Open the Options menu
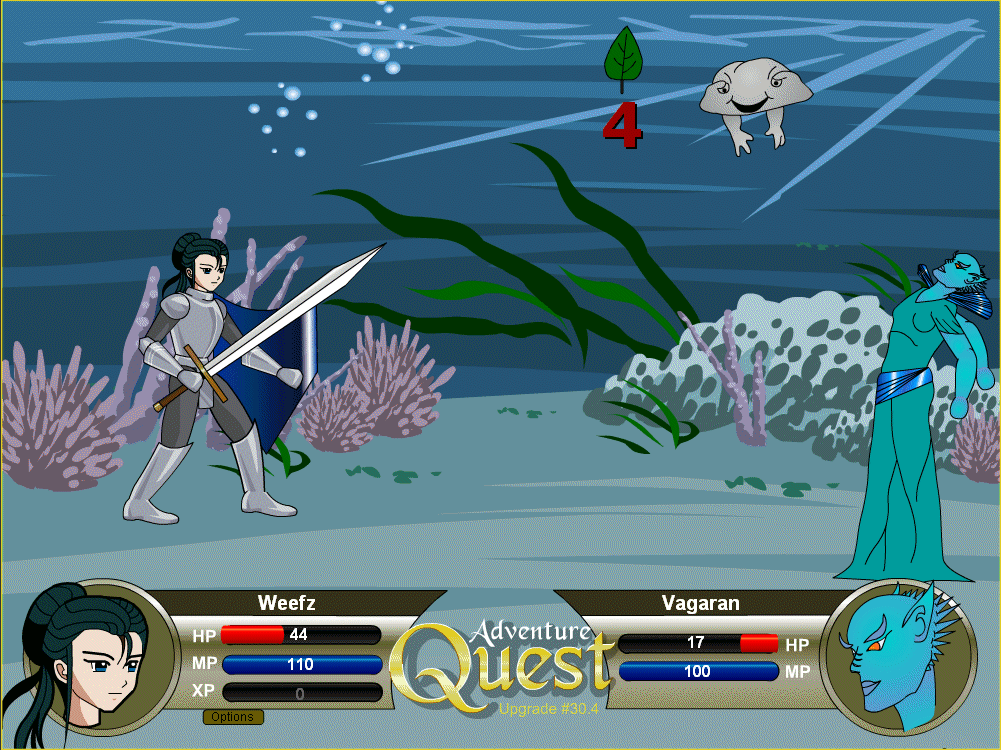This screenshot has width=1001, height=750. [233, 717]
